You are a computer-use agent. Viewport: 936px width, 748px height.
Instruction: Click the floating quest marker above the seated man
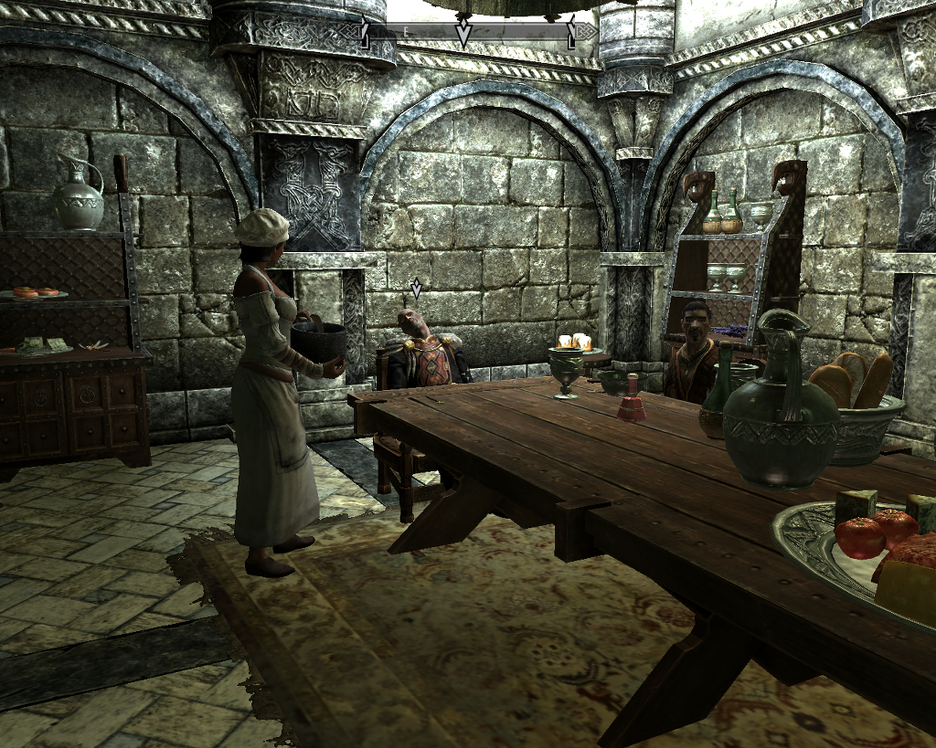[417, 289]
